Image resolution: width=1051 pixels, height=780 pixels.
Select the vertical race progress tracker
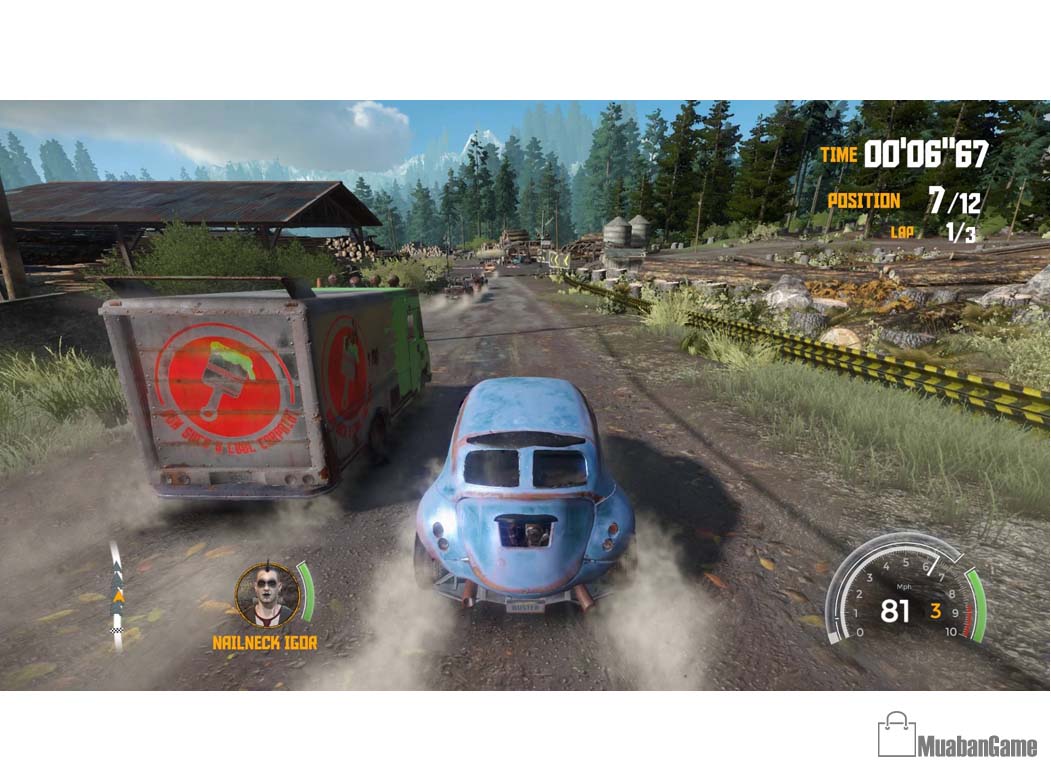click(117, 597)
